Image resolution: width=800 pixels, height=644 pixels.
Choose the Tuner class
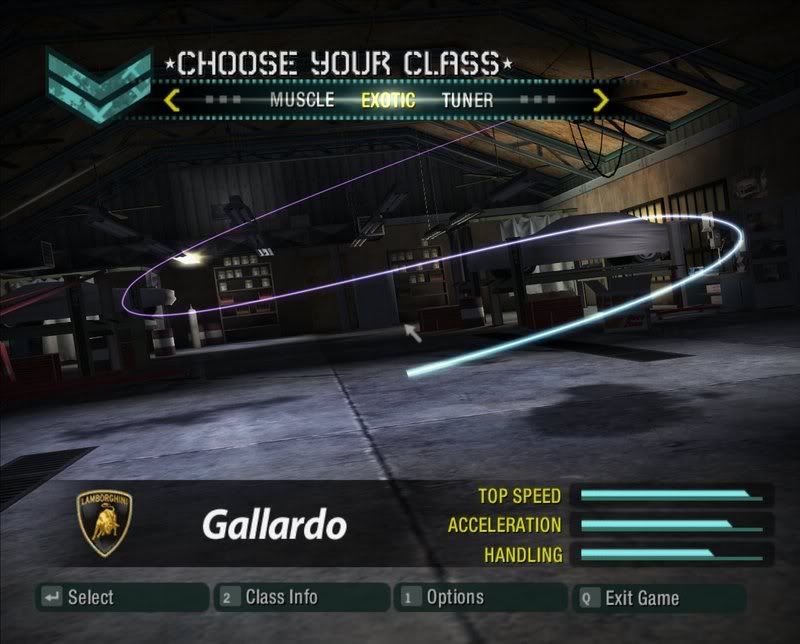click(467, 100)
